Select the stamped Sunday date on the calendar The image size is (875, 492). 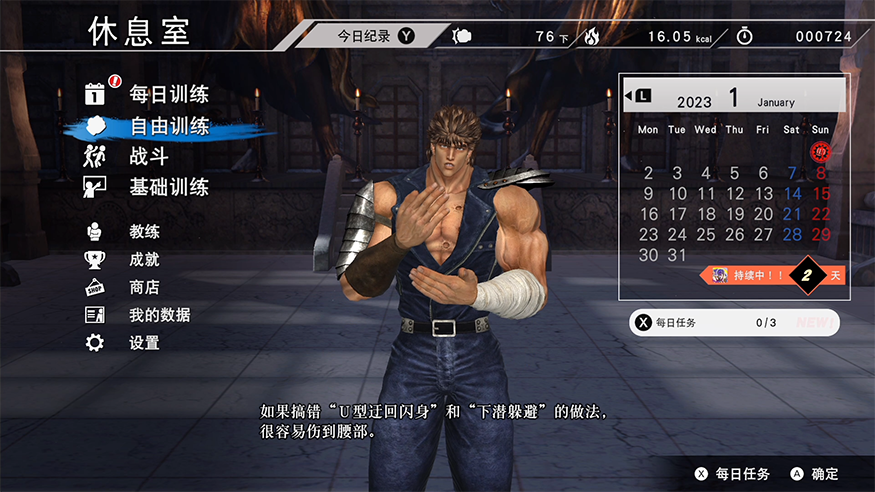click(x=821, y=151)
